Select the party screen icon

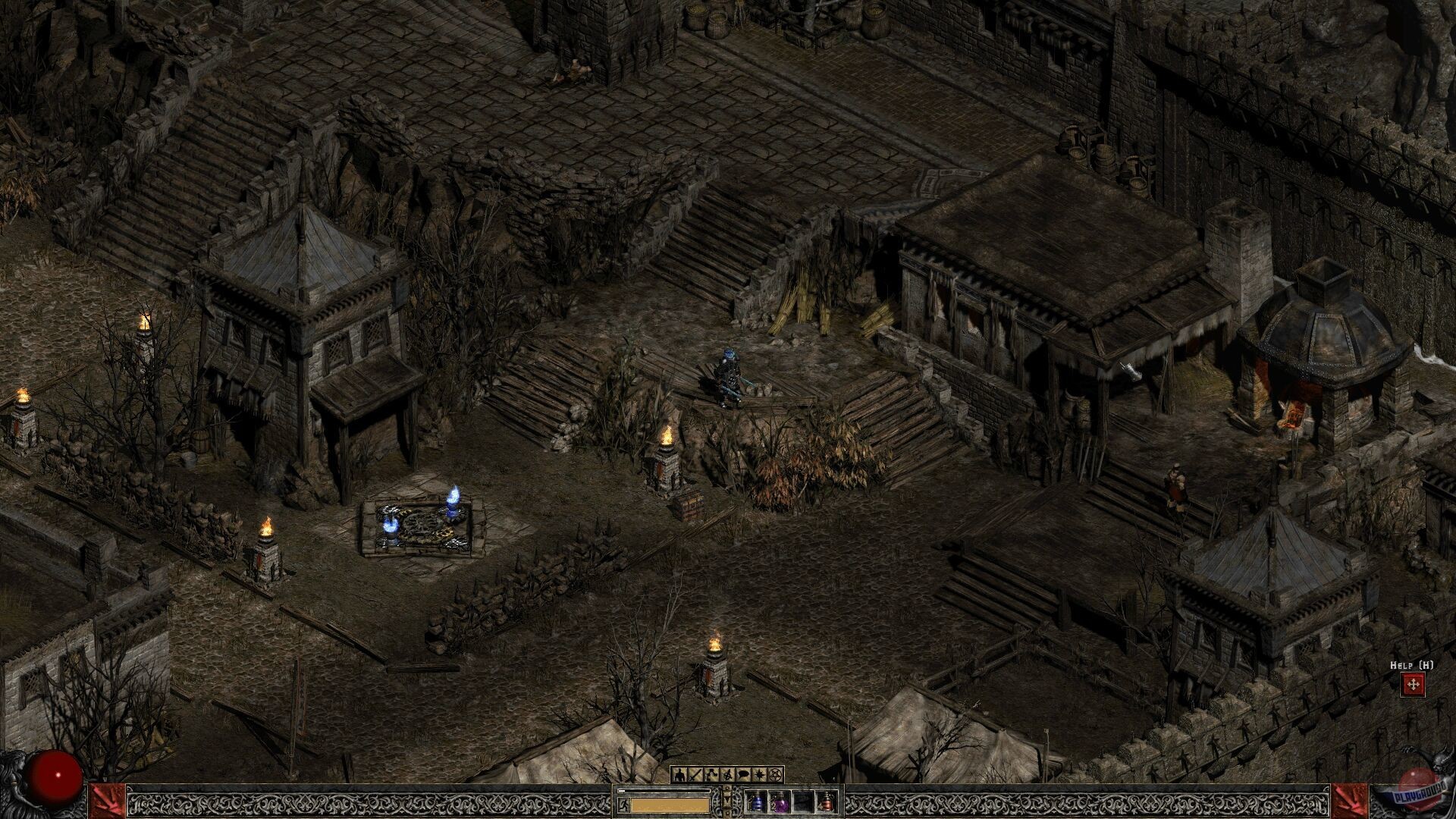(x=727, y=774)
